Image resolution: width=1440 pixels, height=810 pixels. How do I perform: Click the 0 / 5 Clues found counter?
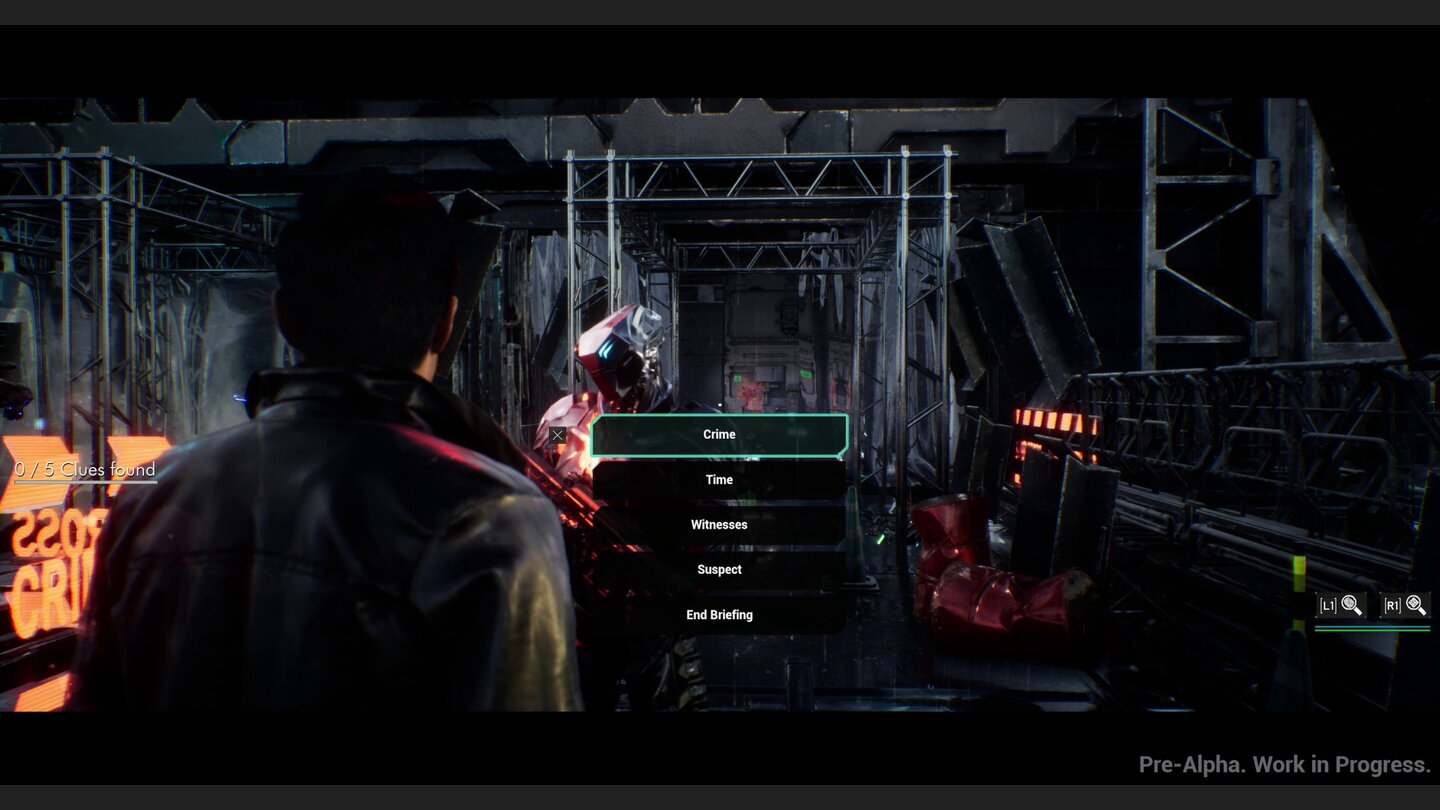[84, 470]
